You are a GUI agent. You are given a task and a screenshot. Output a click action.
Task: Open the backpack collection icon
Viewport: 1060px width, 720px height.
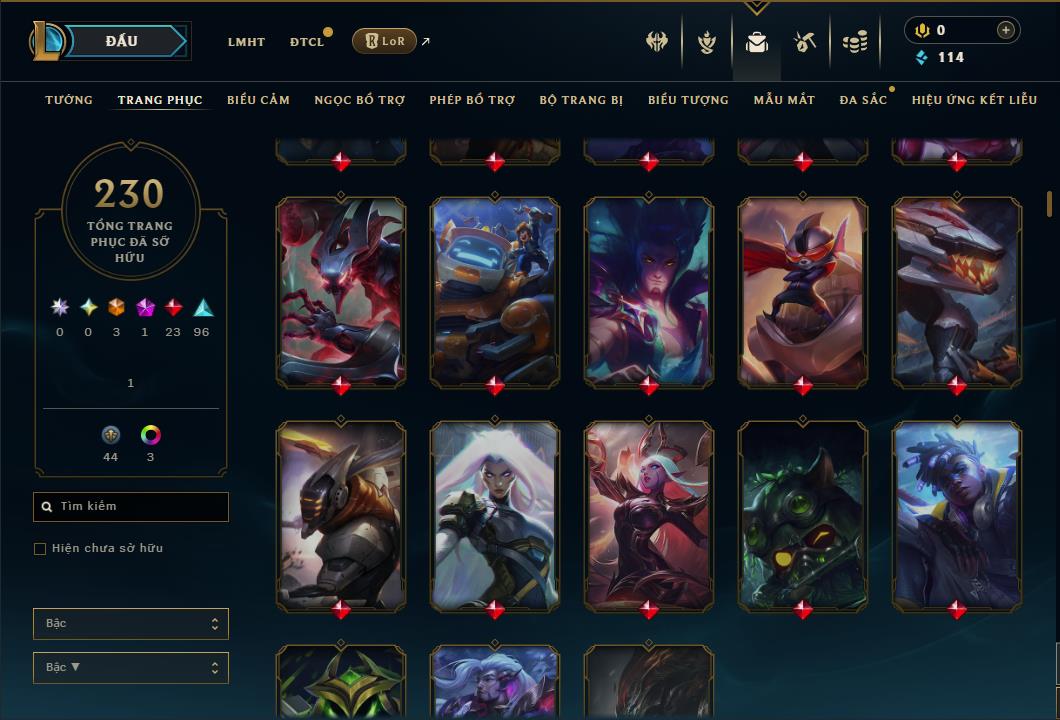[757, 42]
